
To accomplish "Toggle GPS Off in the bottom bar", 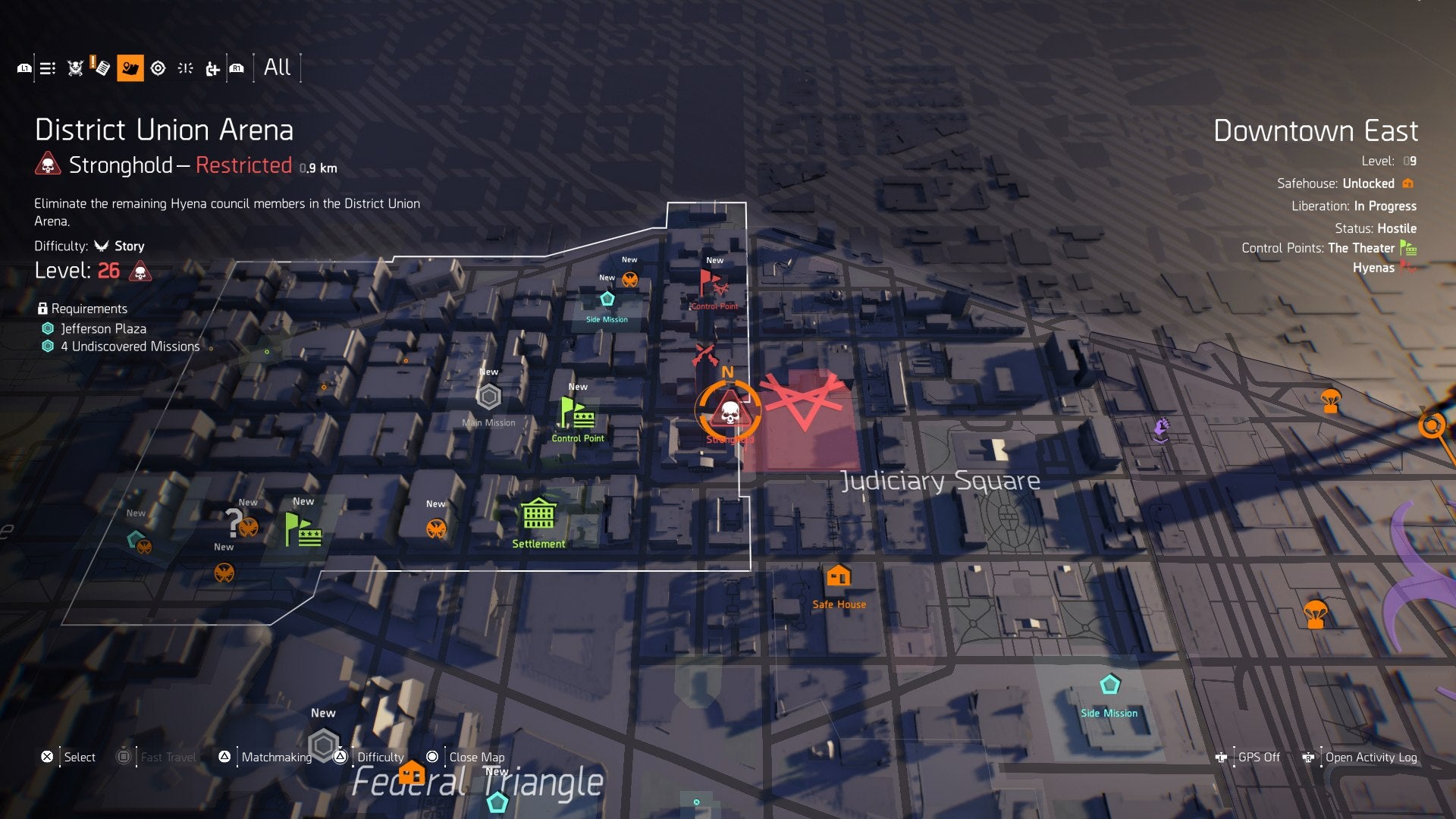I will pyautogui.click(x=1258, y=757).
